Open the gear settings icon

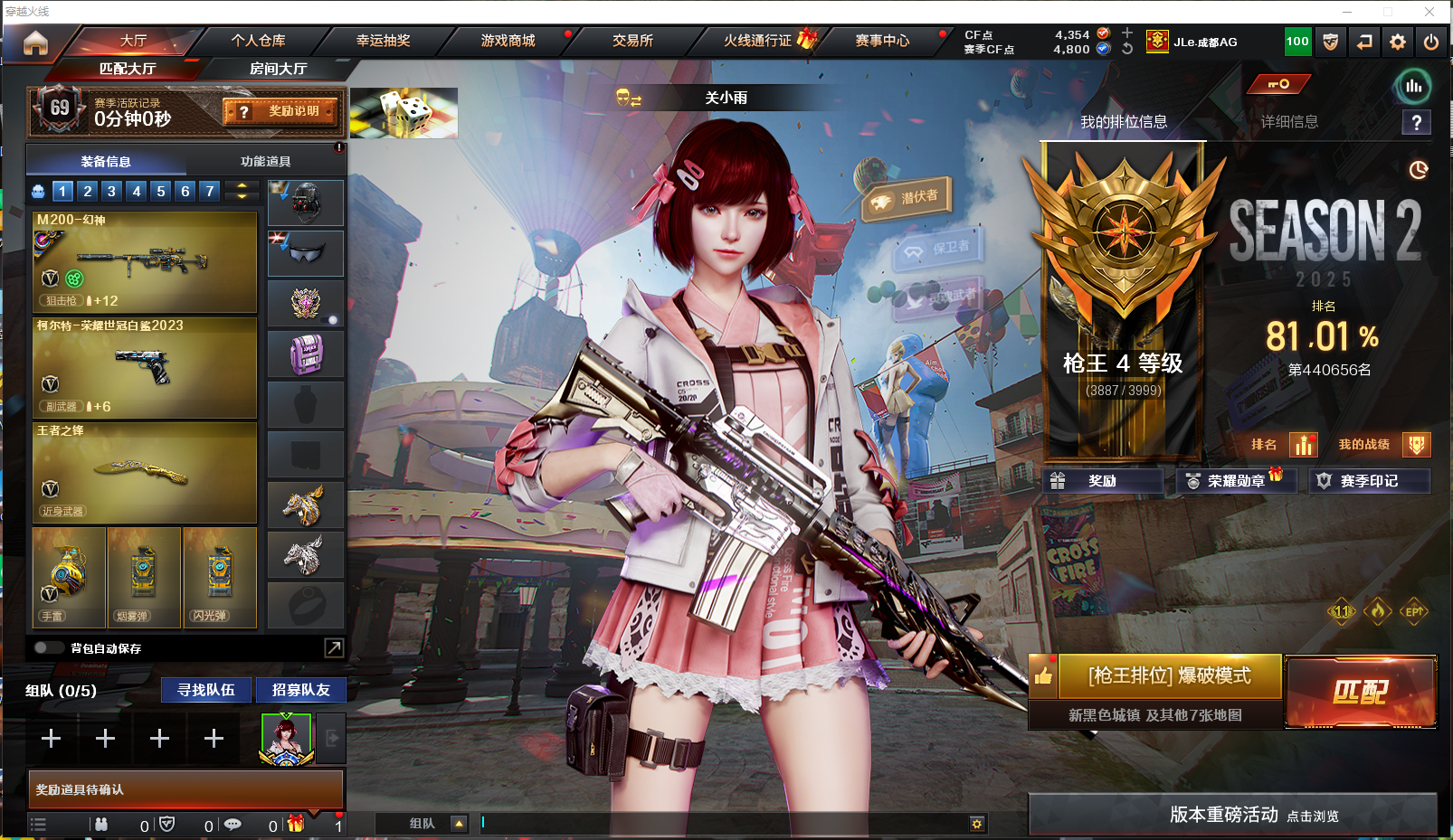(x=1398, y=42)
